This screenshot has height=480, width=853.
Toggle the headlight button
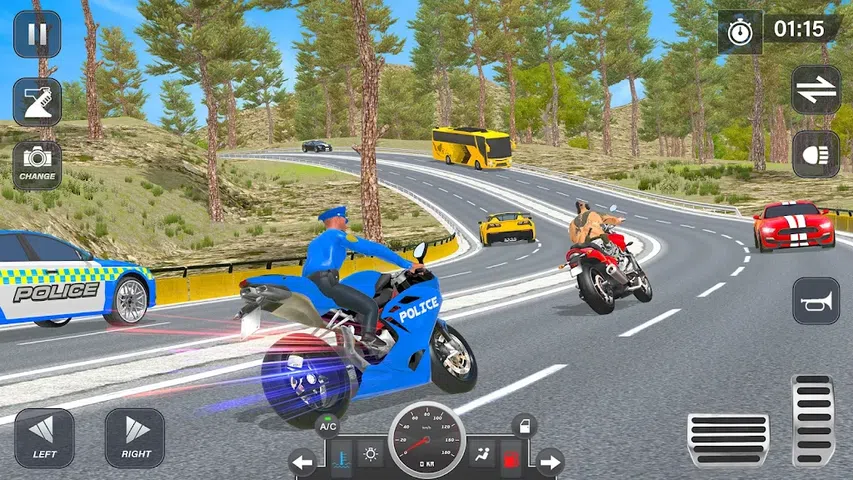pos(816,155)
